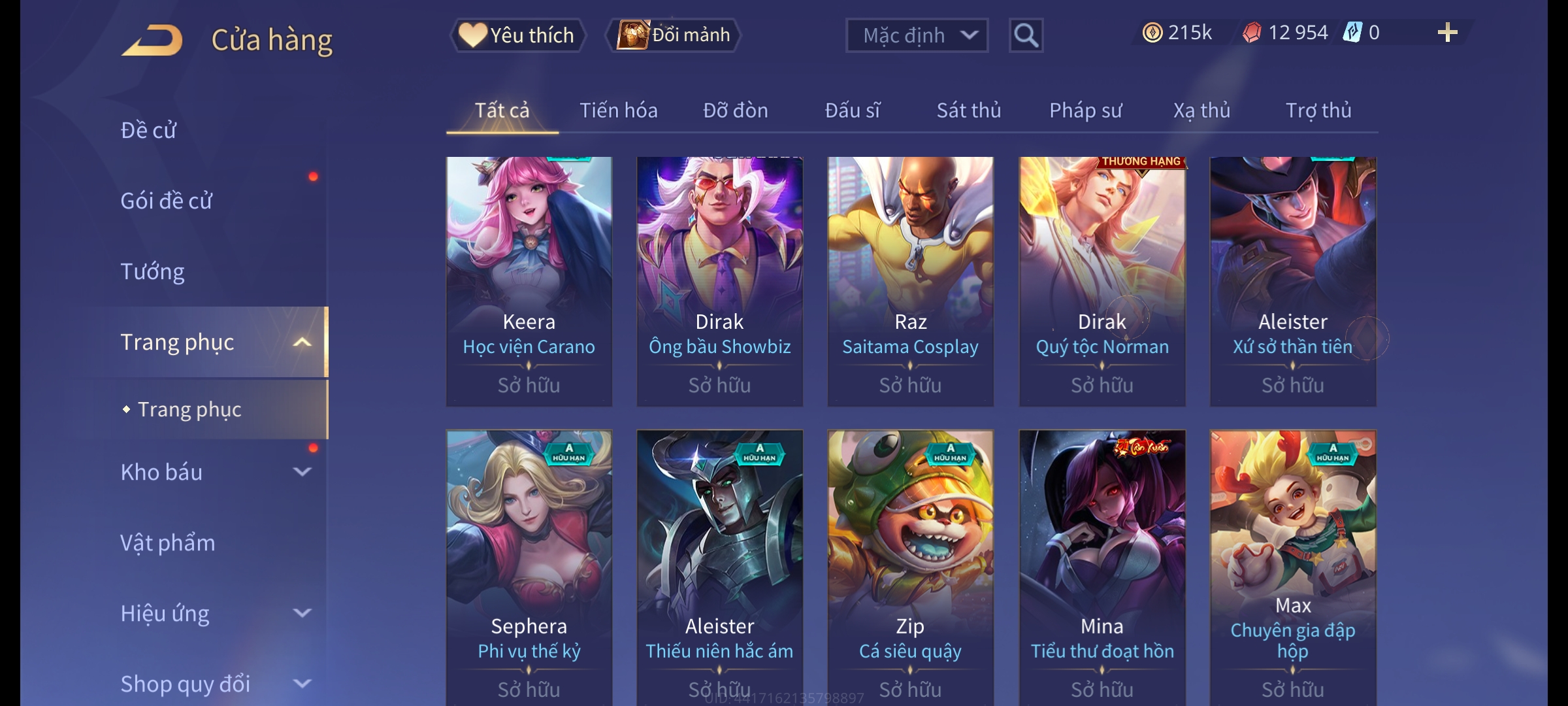Show the Pháp sư skins tab
The width and height of the screenshot is (1568, 706).
click(x=1085, y=110)
